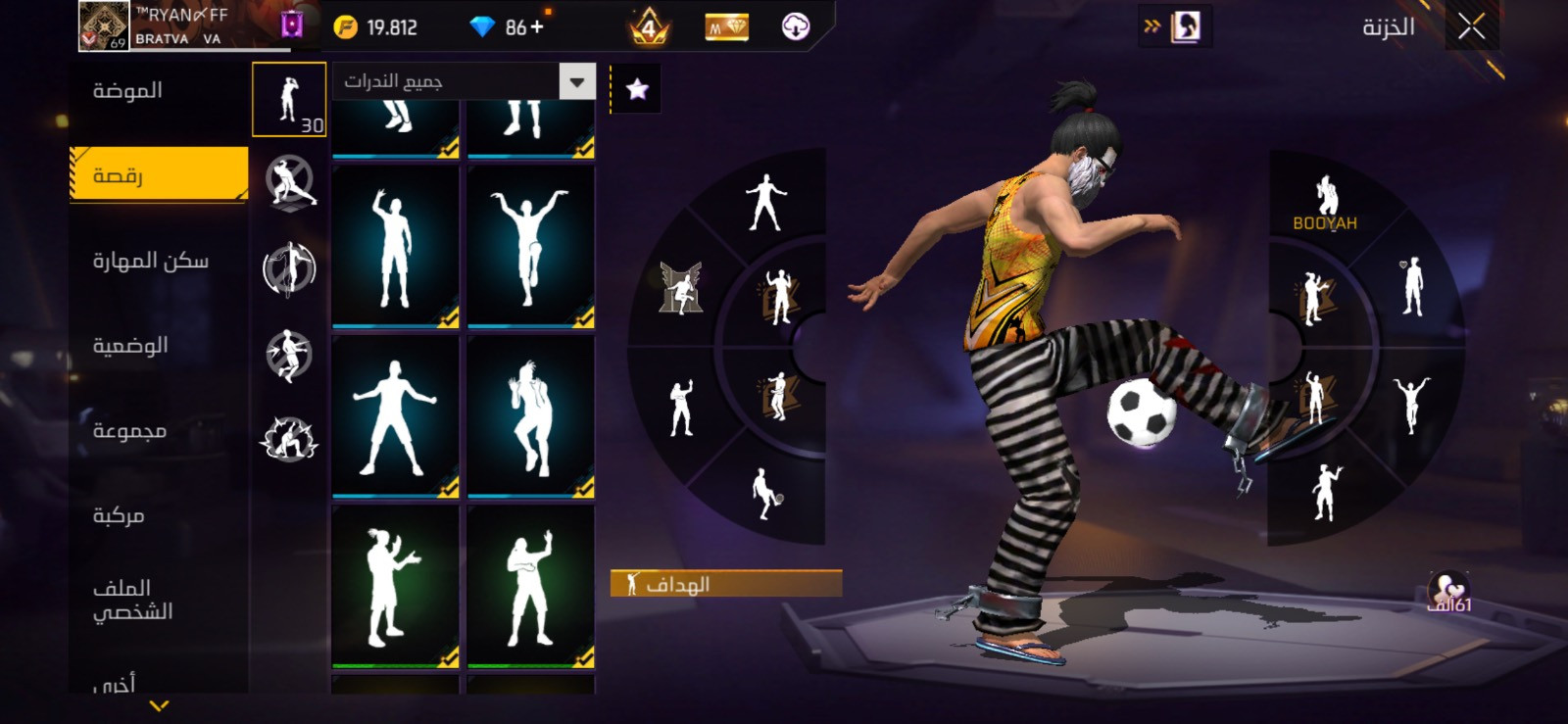Close the vault screen with the X
The width and height of the screenshot is (1568, 724).
click(x=1471, y=27)
